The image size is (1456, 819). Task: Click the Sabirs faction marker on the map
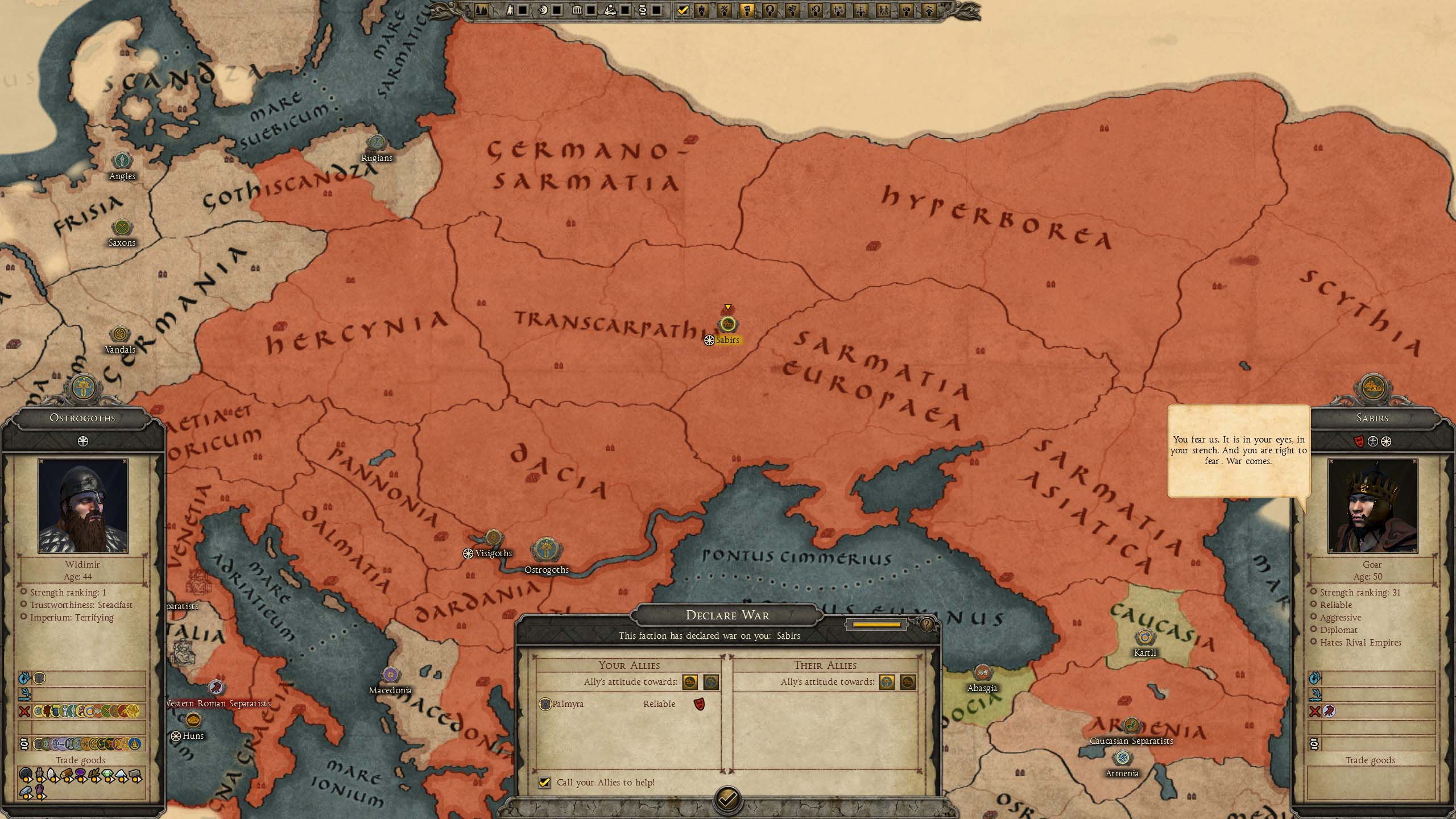click(727, 325)
